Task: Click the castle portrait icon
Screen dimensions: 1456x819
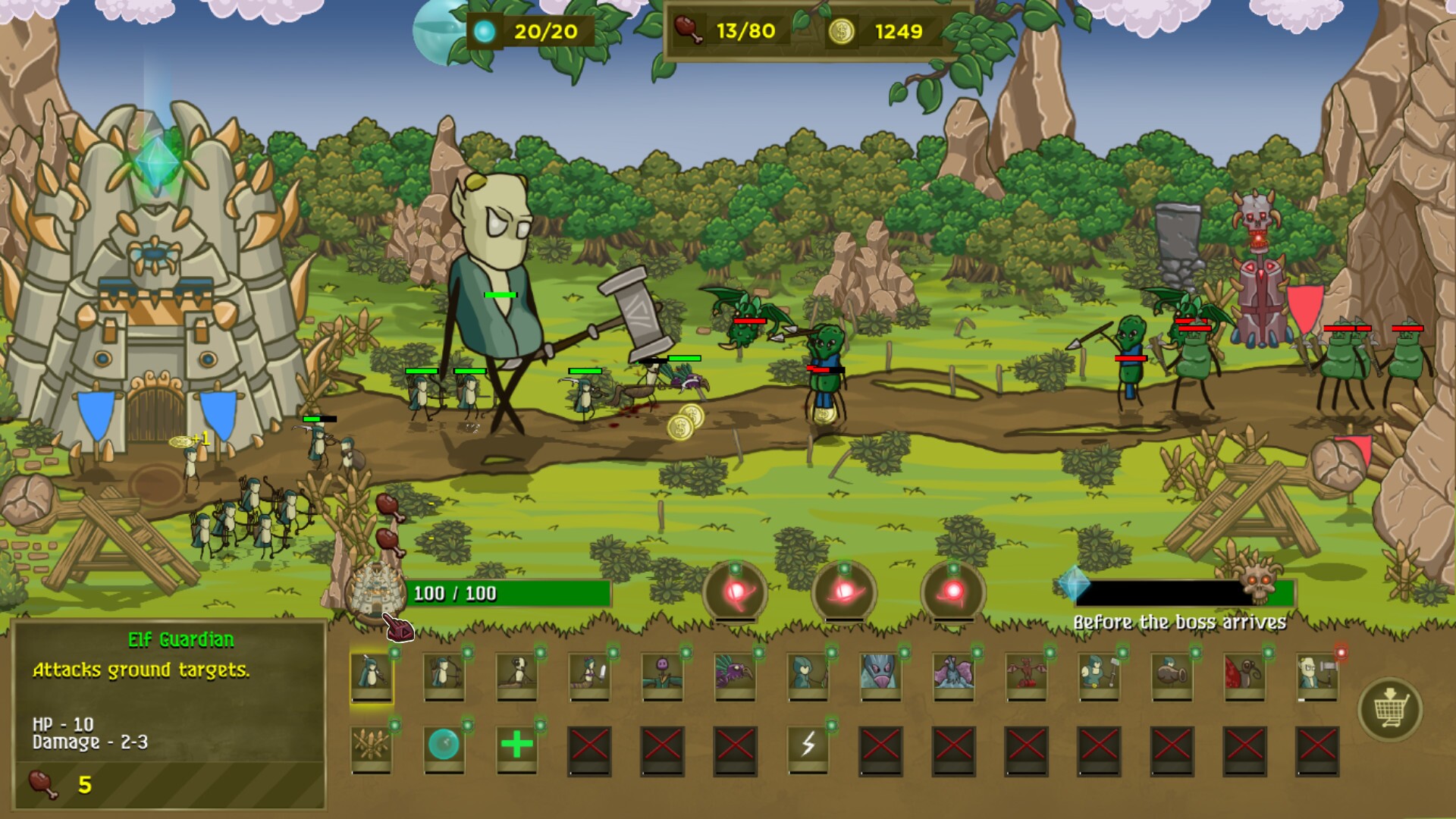Action: tap(373, 593)
